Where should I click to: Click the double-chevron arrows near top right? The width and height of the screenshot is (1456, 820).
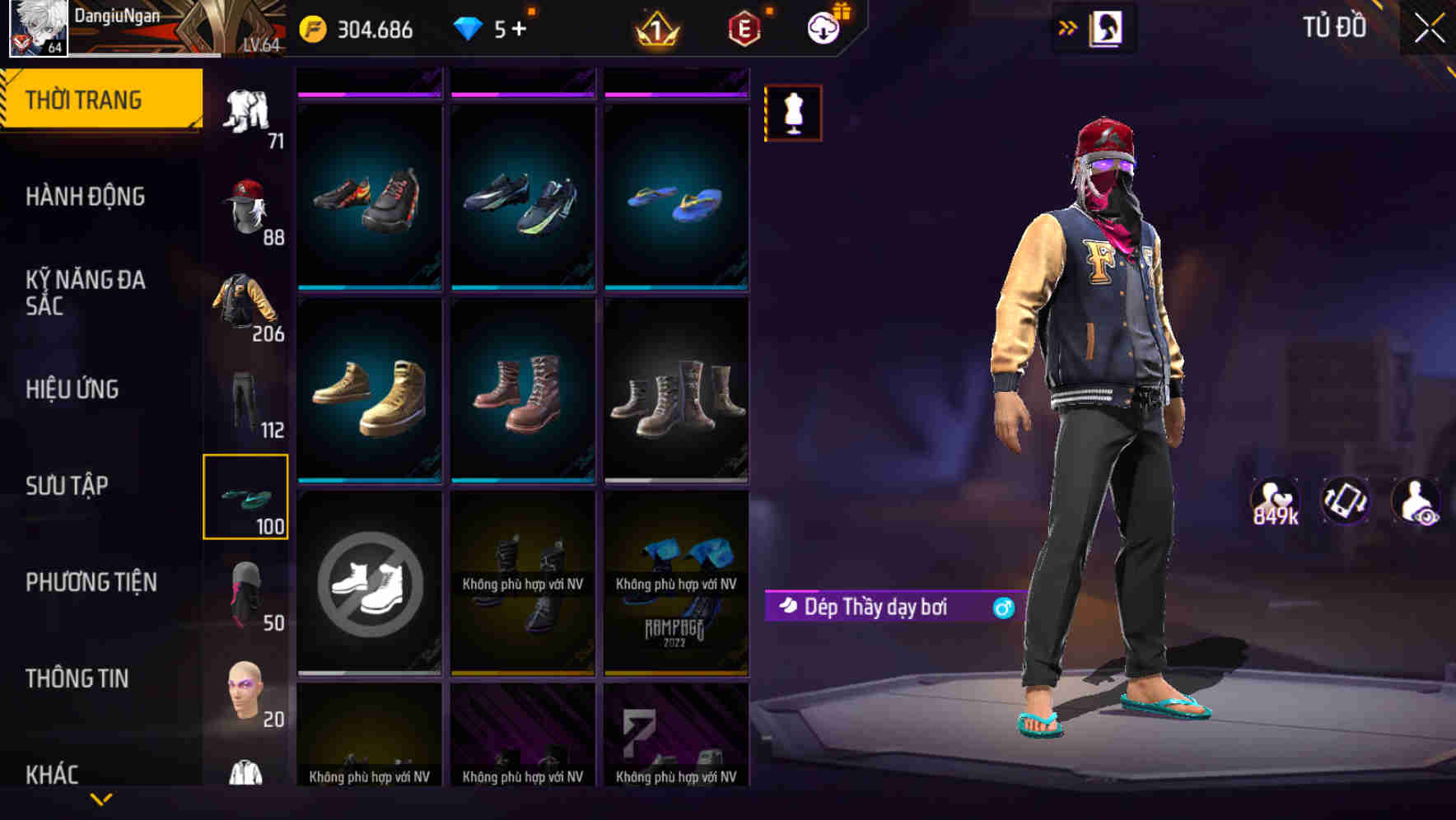[x=1068, y=26]
